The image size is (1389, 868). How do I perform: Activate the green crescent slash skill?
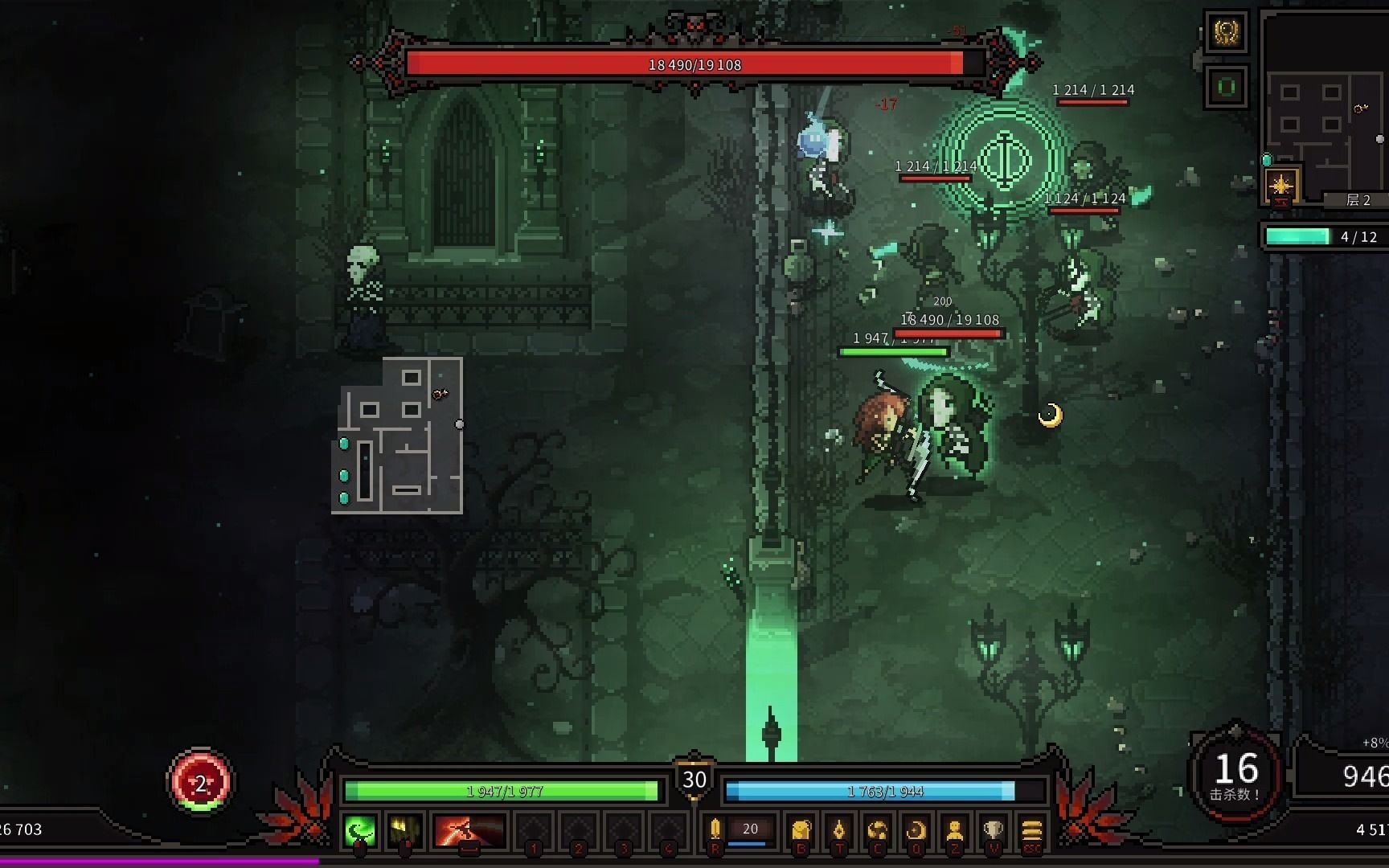[360, 830]
